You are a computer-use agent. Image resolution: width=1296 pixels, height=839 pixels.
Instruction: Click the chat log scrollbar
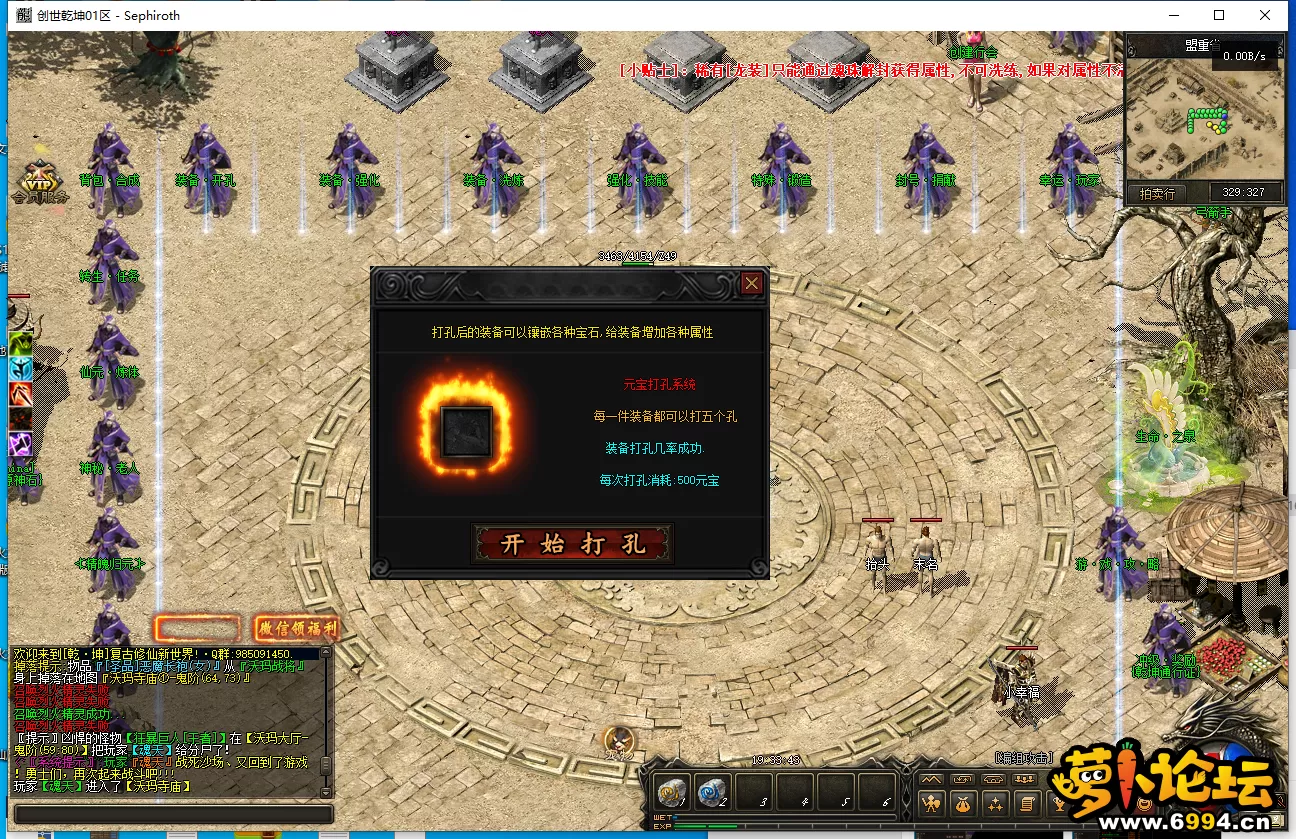tap(325, 720)
